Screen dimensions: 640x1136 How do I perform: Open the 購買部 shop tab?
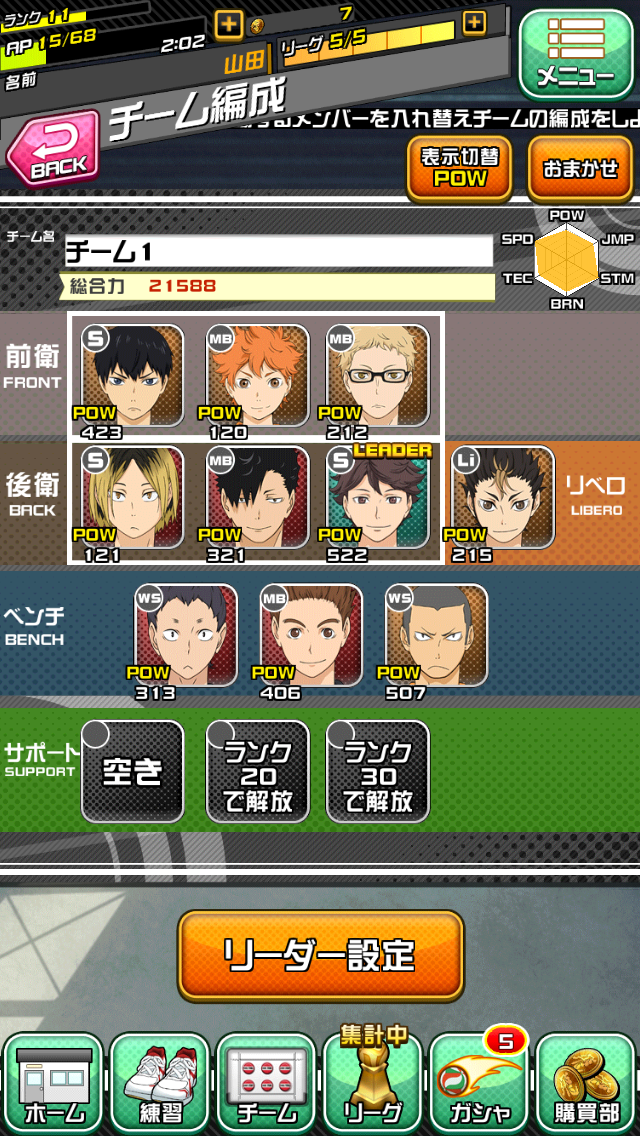586,1083
